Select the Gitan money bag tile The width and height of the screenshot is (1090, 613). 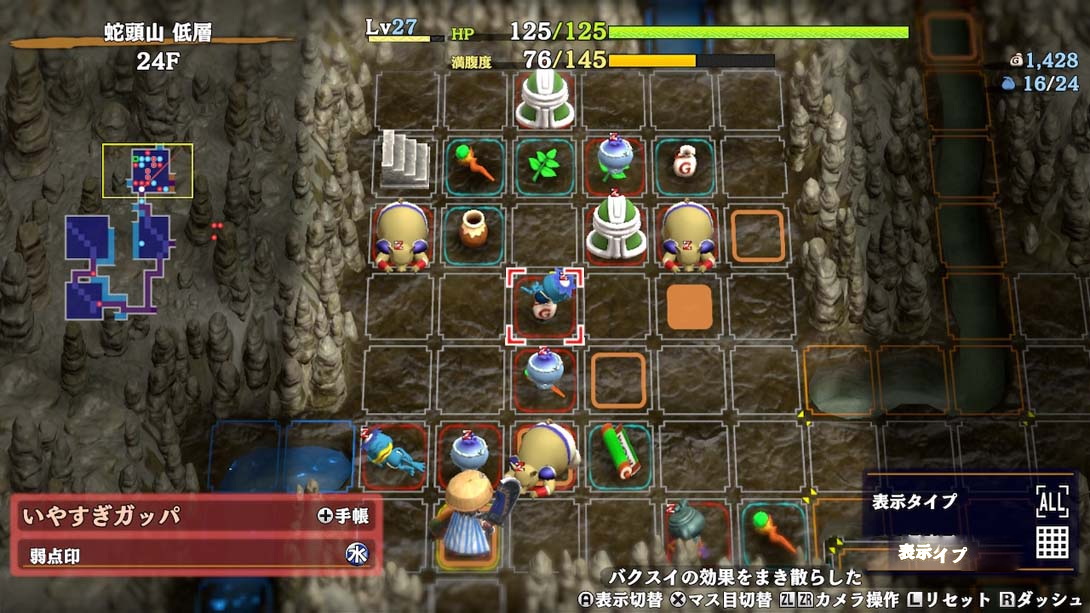pos(687,161)
